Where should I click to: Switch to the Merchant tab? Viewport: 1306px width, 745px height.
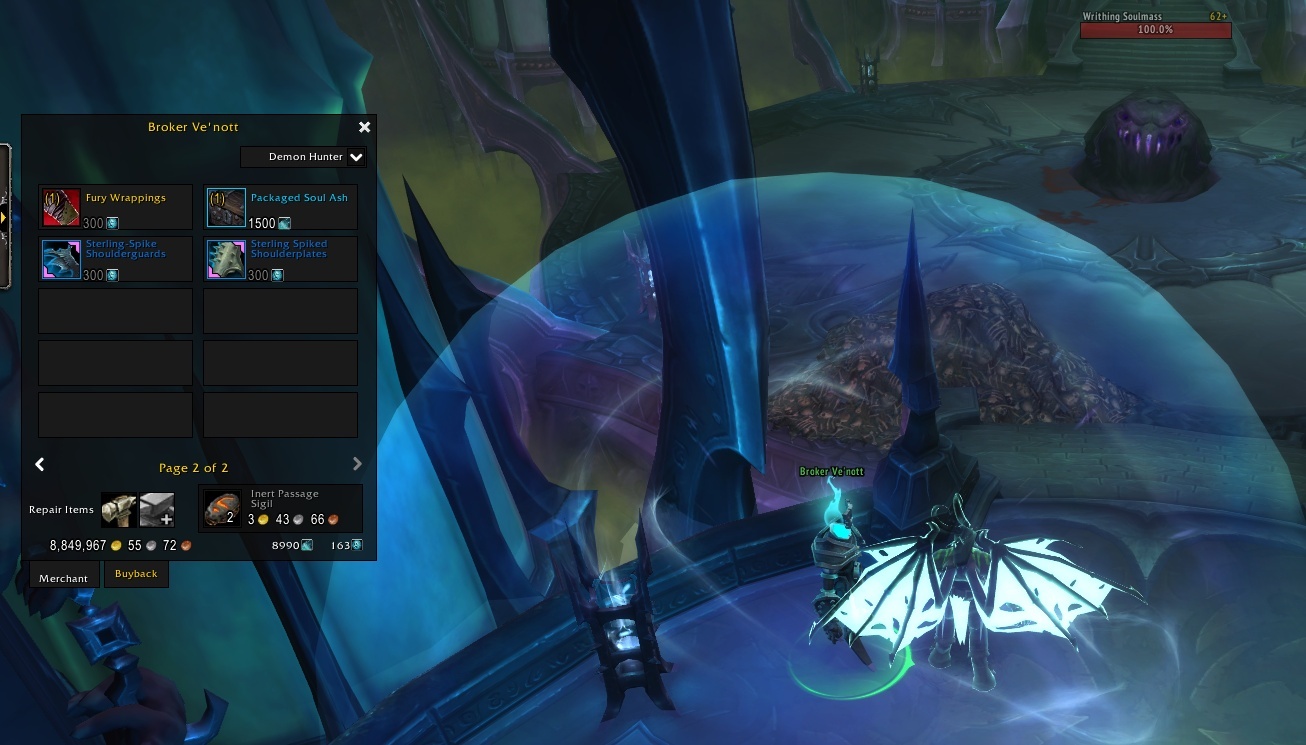tap(63, 578)
